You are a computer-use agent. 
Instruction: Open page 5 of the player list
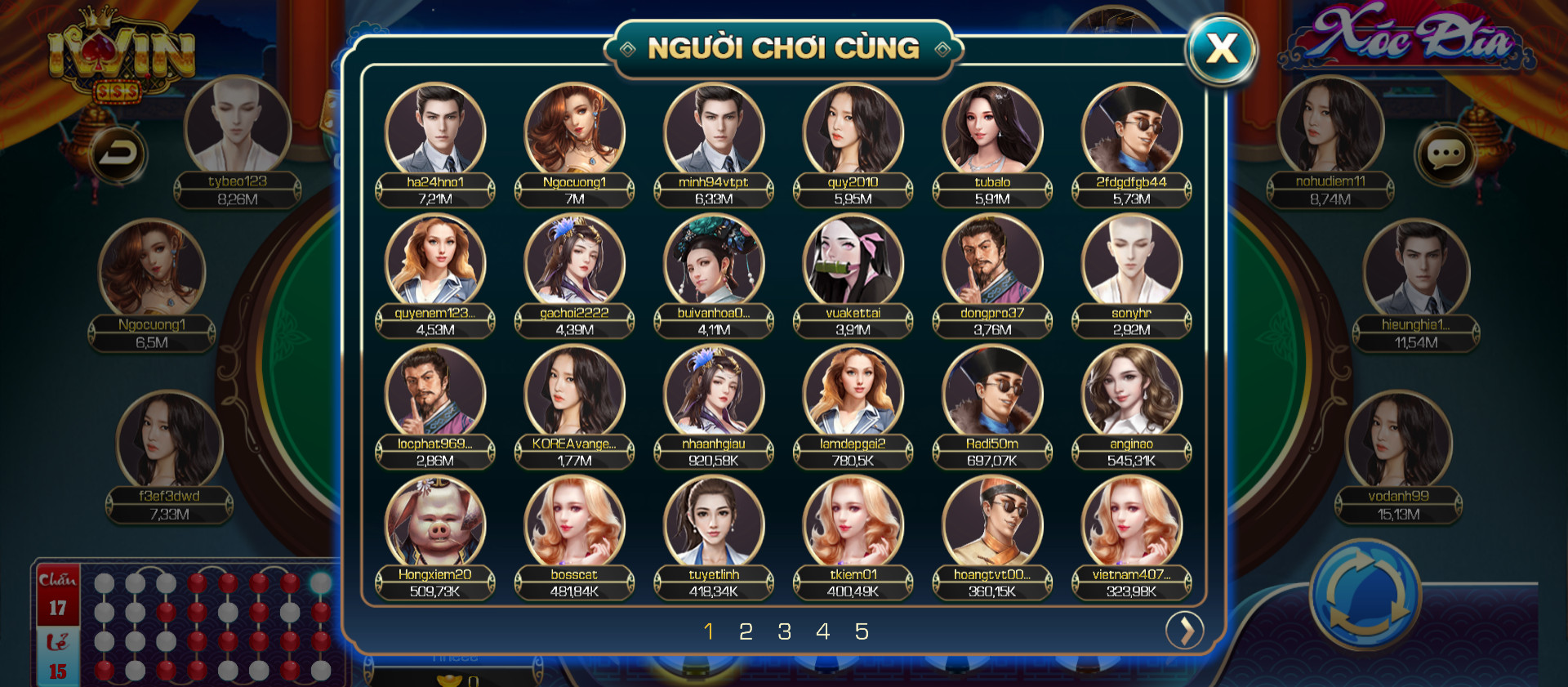(862, 631)
